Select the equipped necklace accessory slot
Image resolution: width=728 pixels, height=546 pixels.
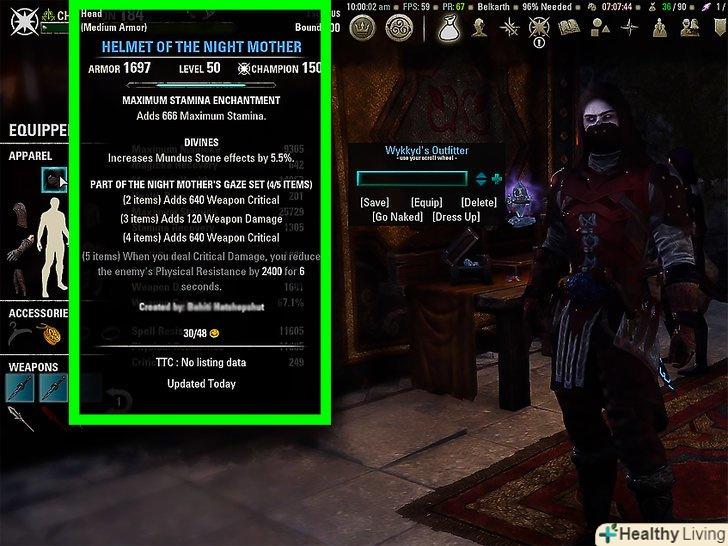[x=18, y=337]
